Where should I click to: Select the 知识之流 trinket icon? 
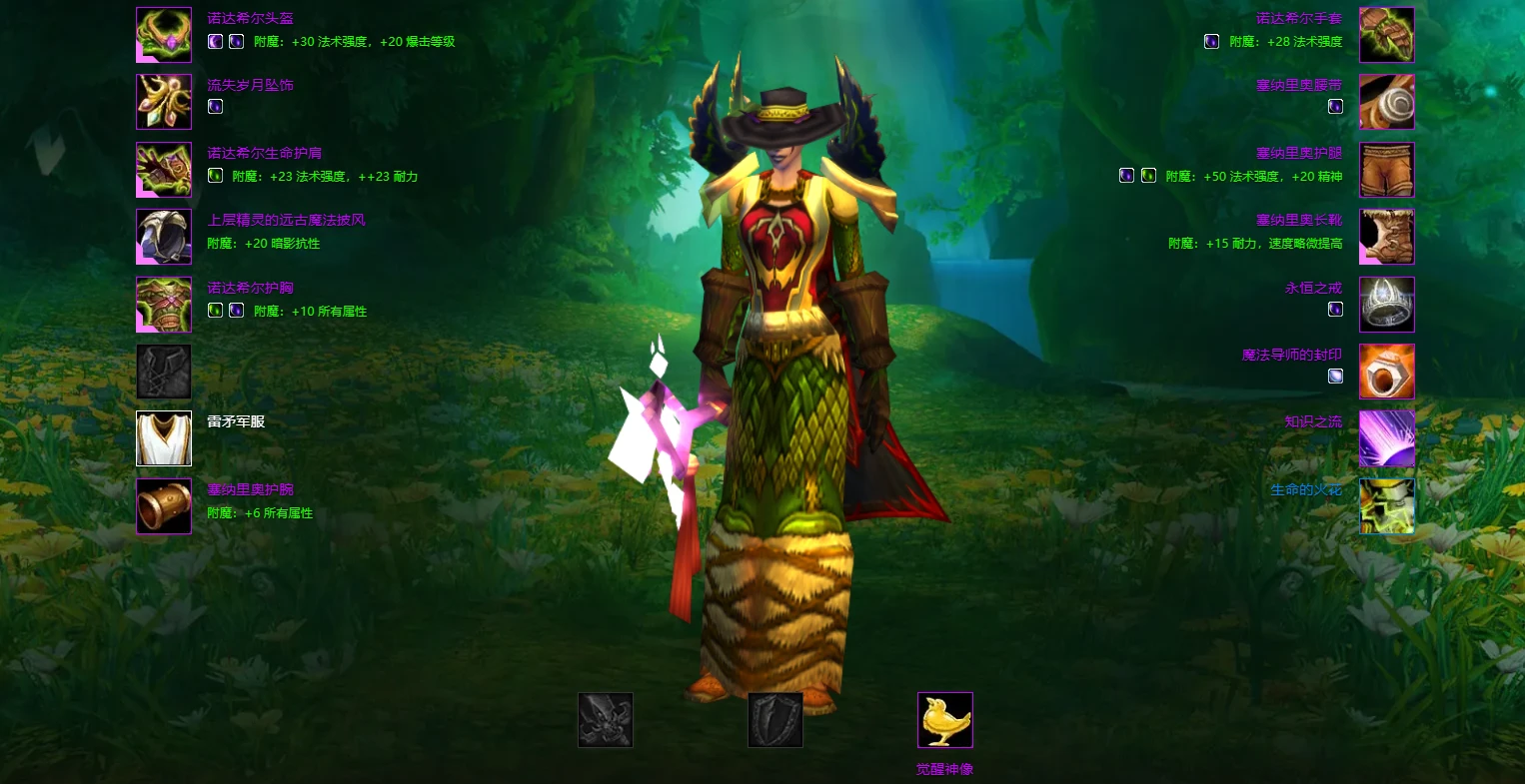click(1386, 438)
